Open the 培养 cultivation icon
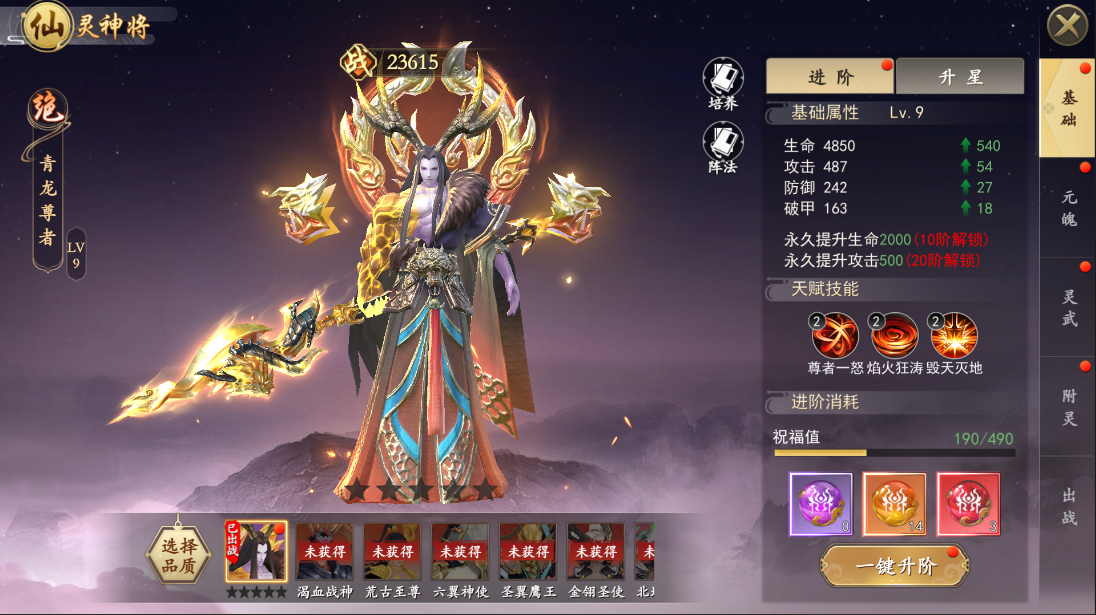This screenshot has height=615, width=1096. (723, 80)
